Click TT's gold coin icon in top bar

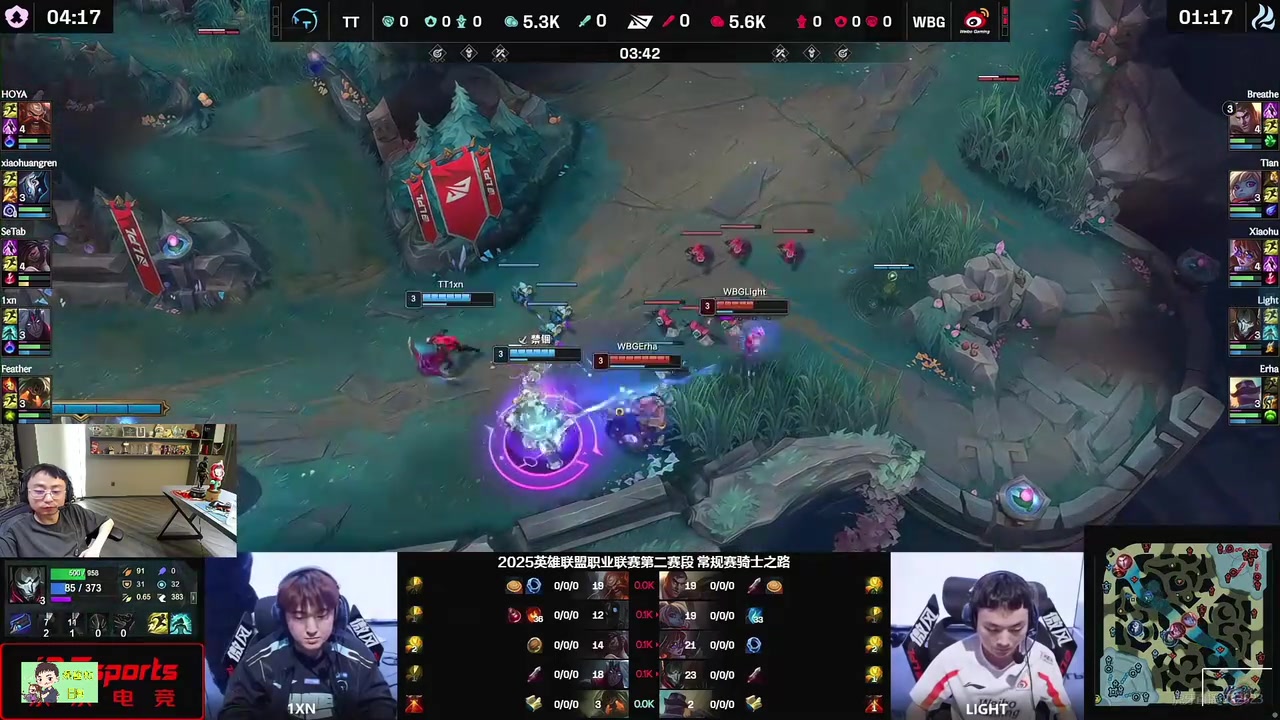511,21
